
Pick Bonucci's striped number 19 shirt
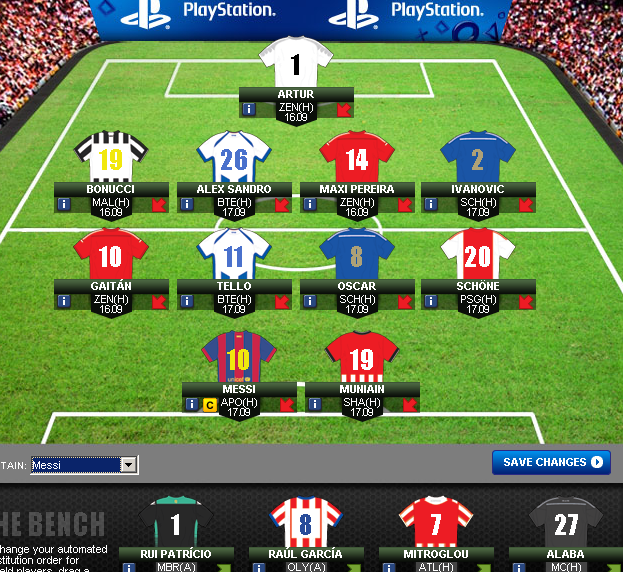[111, 158]
